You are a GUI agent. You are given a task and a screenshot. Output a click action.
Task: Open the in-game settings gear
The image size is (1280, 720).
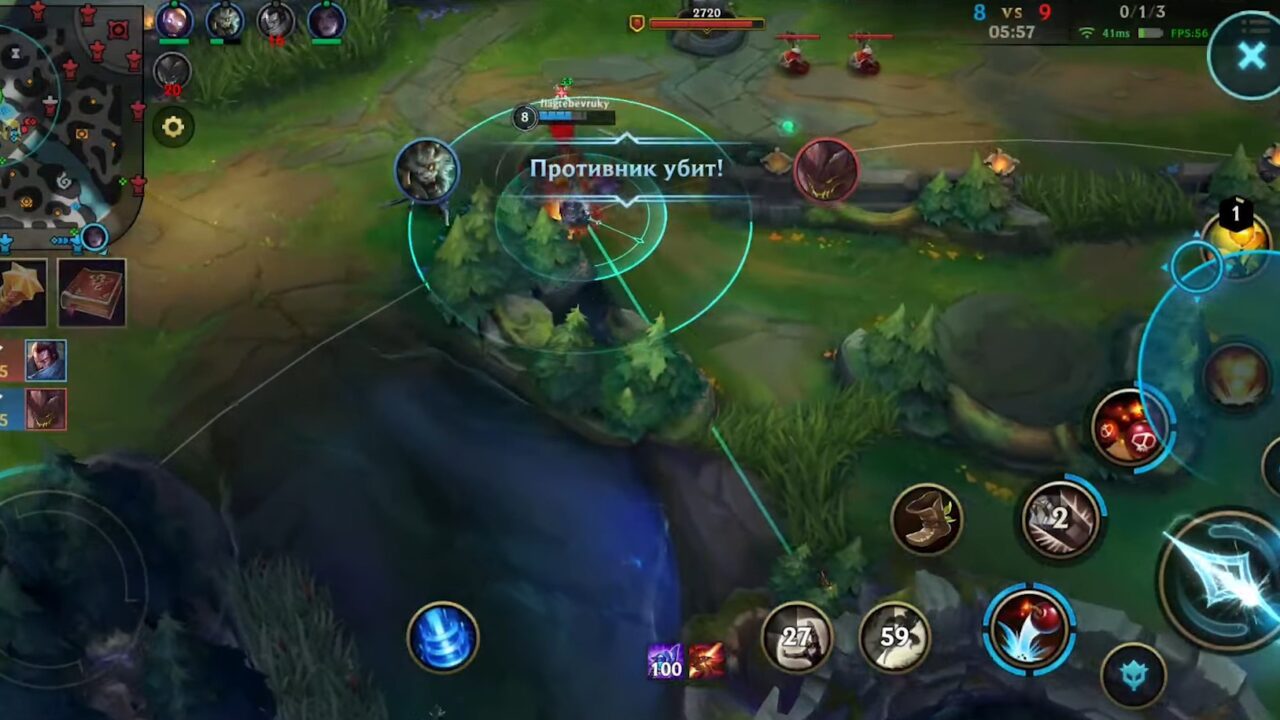(x=172, y=127)
